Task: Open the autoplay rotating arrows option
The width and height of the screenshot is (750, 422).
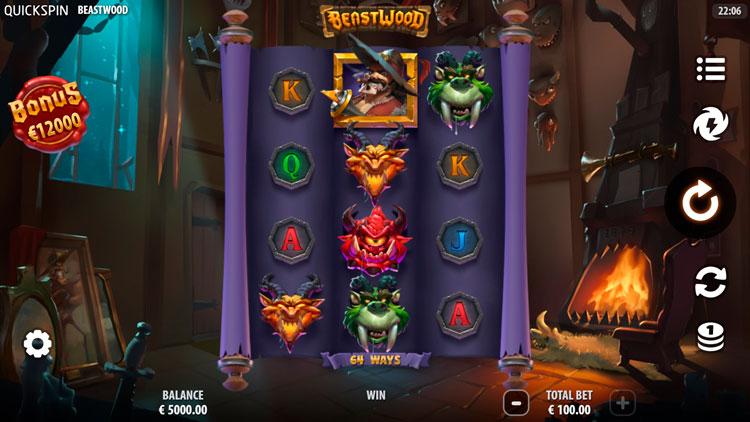Action: click(710, 282)
